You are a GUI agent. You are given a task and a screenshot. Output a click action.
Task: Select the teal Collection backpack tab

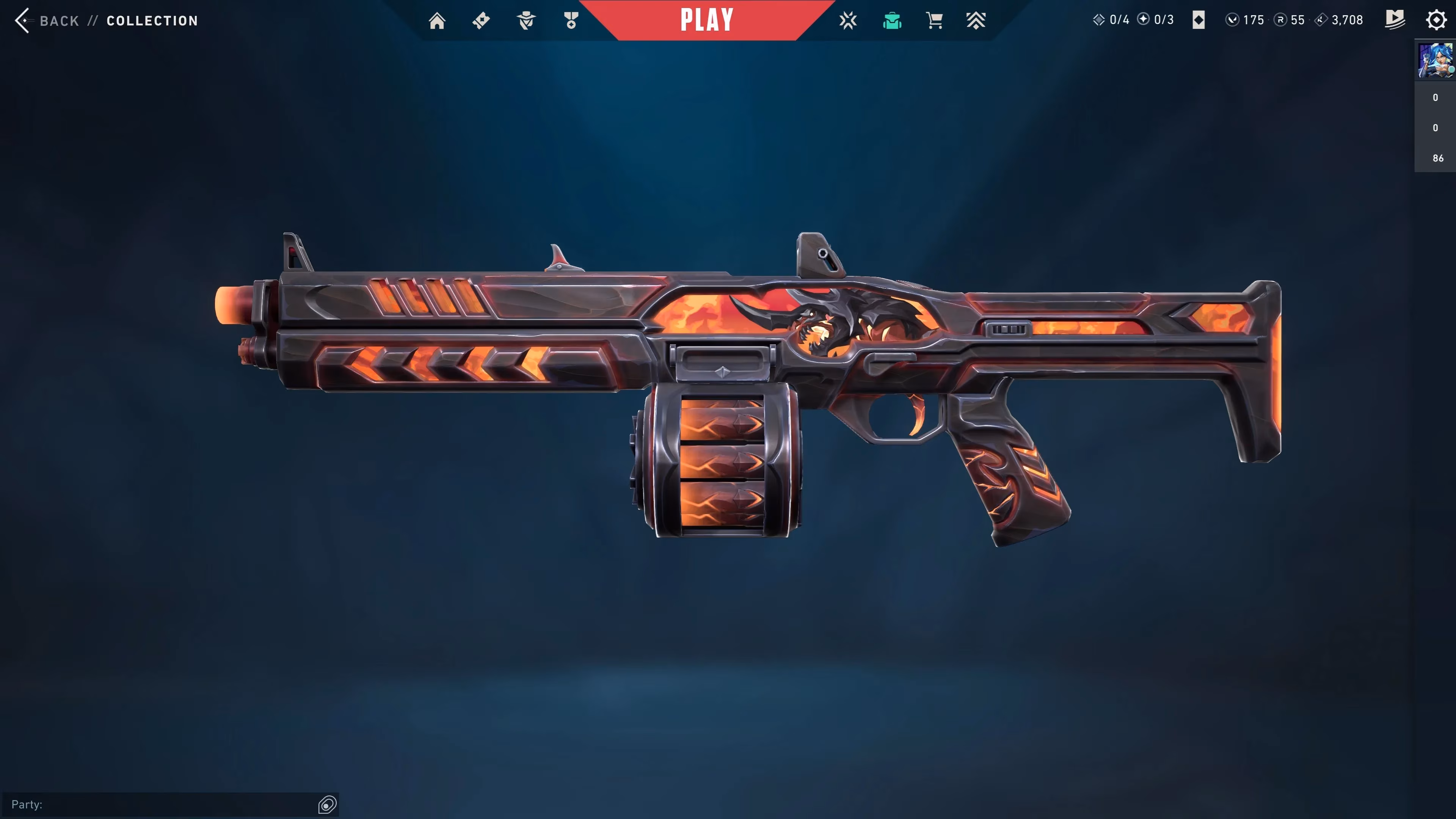pos(892,21)
